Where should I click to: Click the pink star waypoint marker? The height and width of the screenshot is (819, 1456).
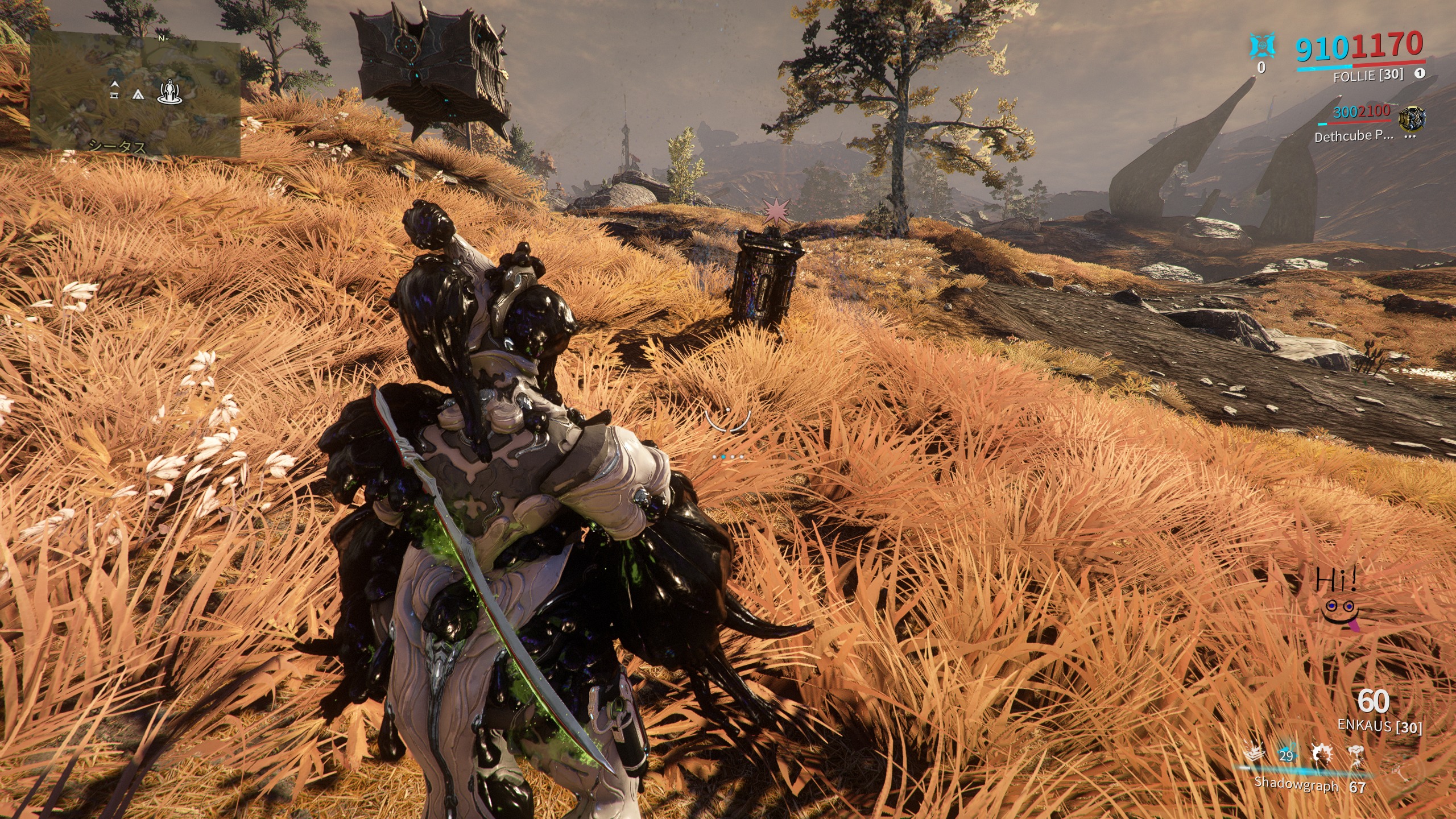[x=773, y=212]
